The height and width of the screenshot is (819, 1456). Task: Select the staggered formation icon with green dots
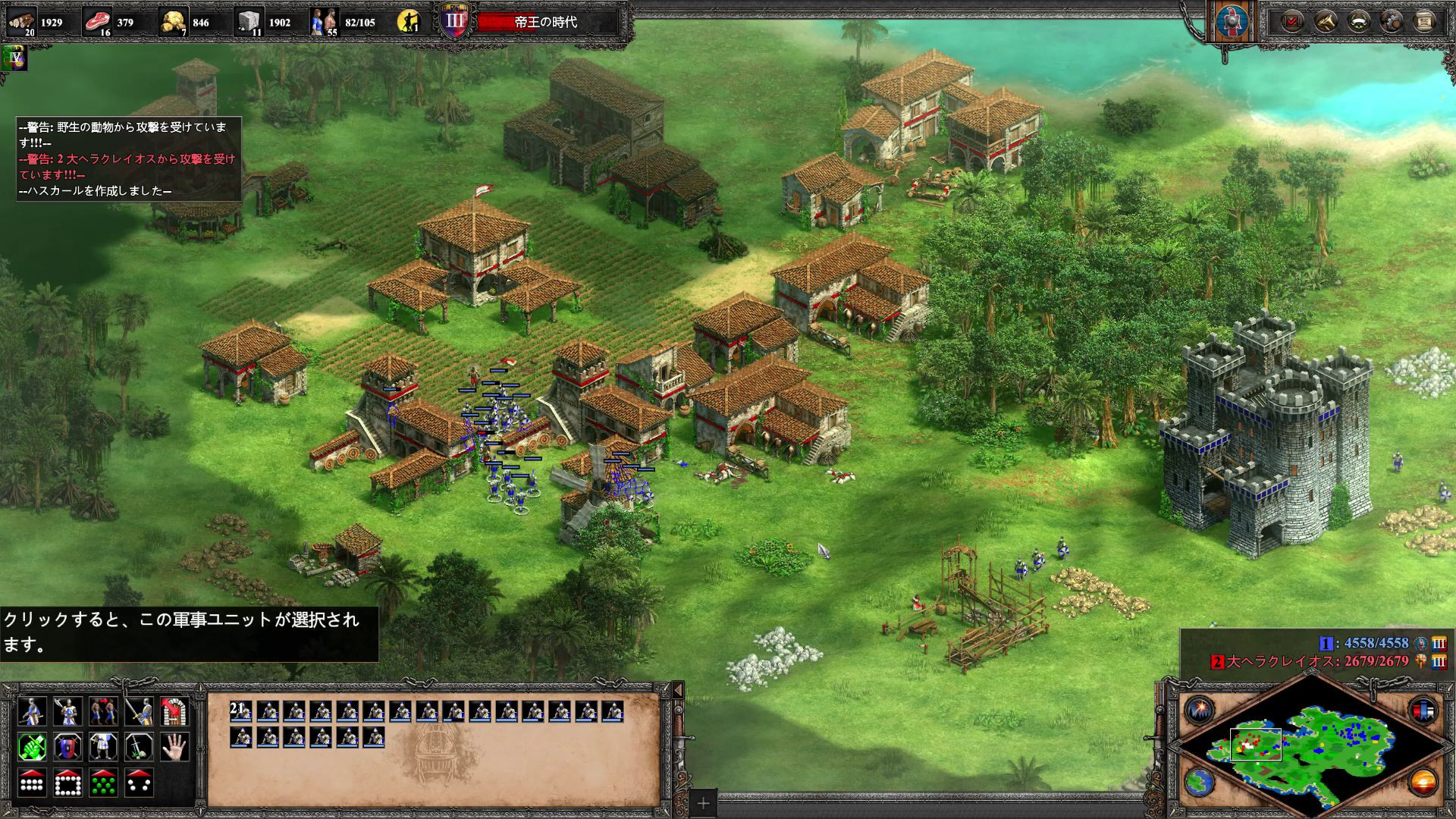tap(102, 783)
